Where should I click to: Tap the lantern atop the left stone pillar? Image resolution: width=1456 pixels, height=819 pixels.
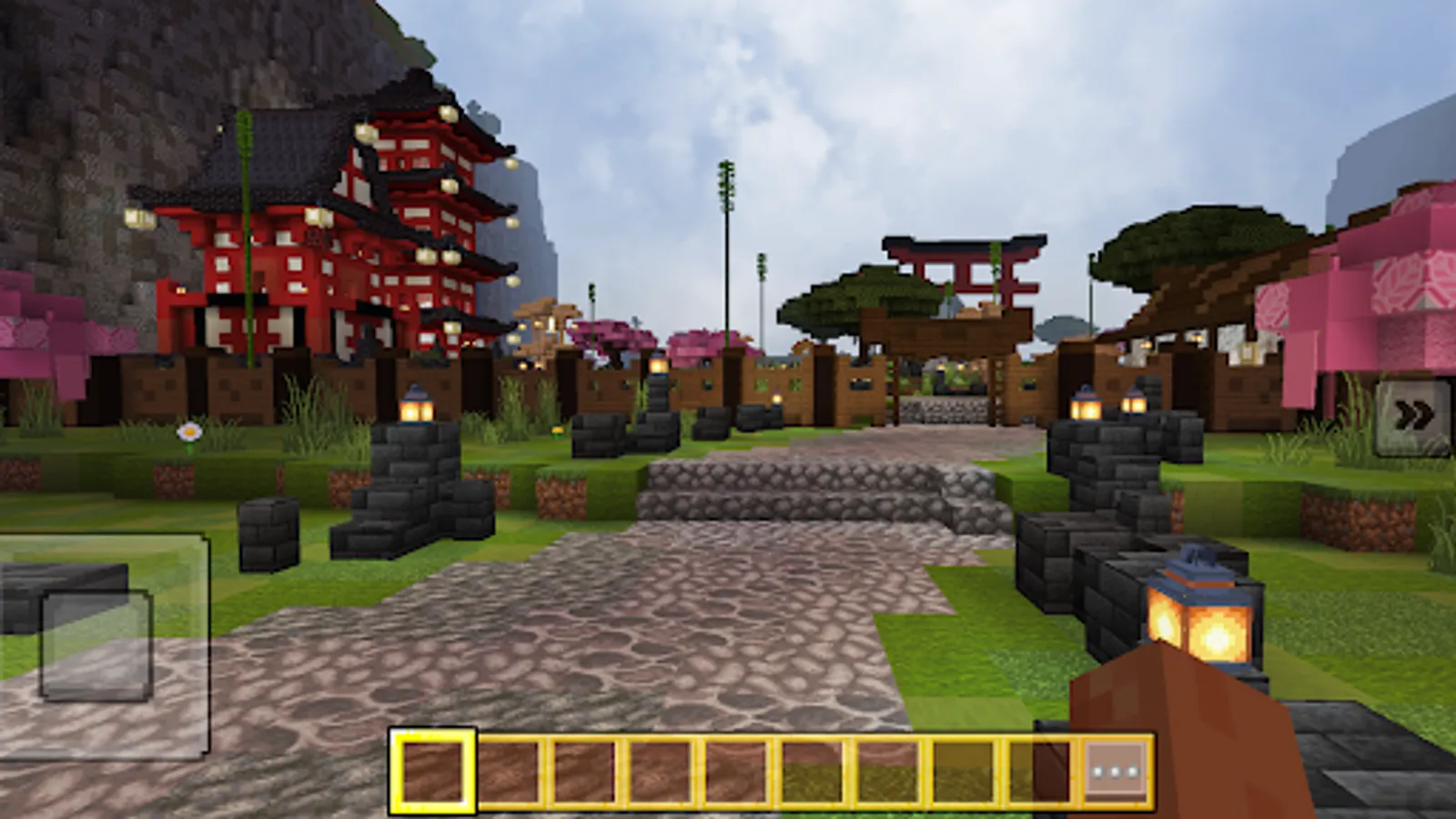click(416, 409)
